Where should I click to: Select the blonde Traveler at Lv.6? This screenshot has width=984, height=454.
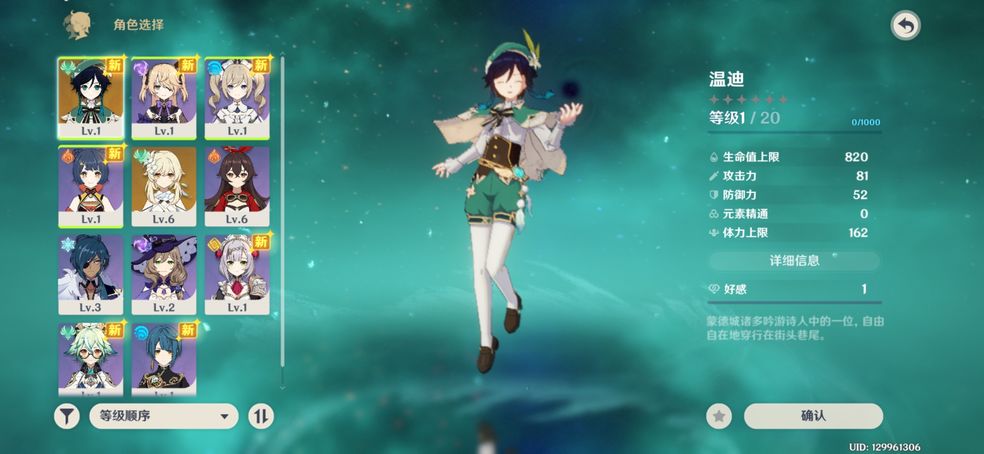coord(164,185)
